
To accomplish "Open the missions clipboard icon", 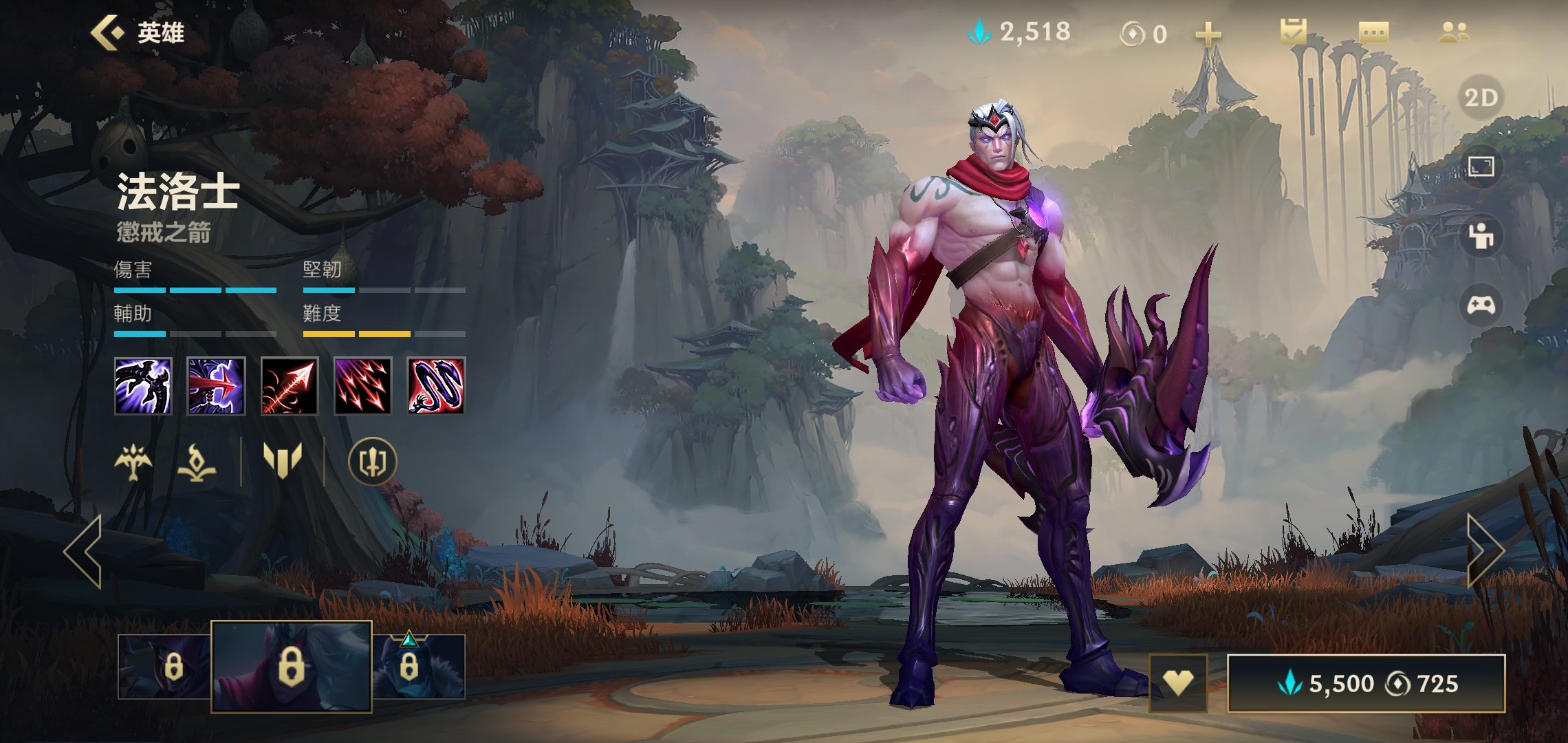I will point(1293,32).
